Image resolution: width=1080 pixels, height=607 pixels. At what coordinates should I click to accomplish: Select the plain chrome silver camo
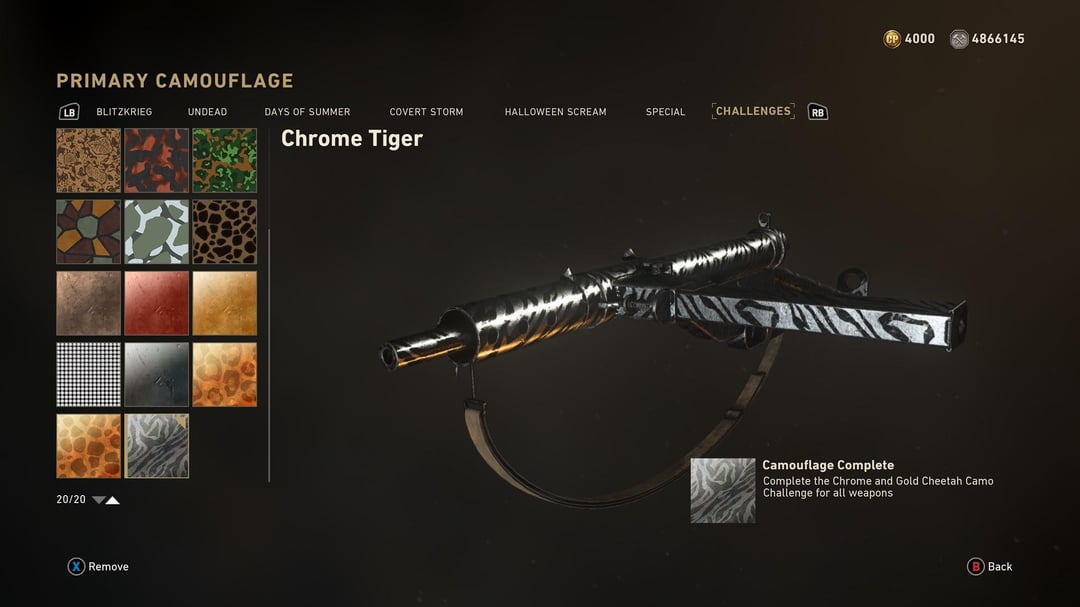click(x=156, y=374)
